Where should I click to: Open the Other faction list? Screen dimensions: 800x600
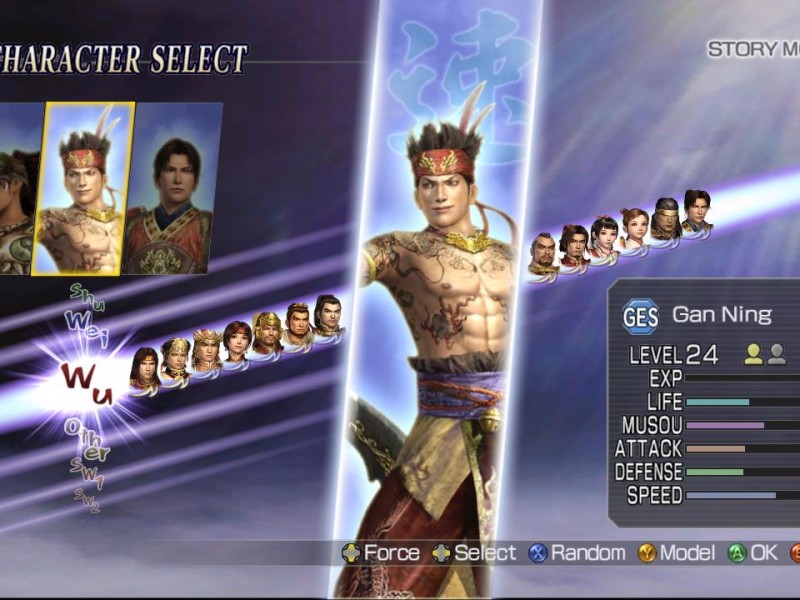point(87,438)
